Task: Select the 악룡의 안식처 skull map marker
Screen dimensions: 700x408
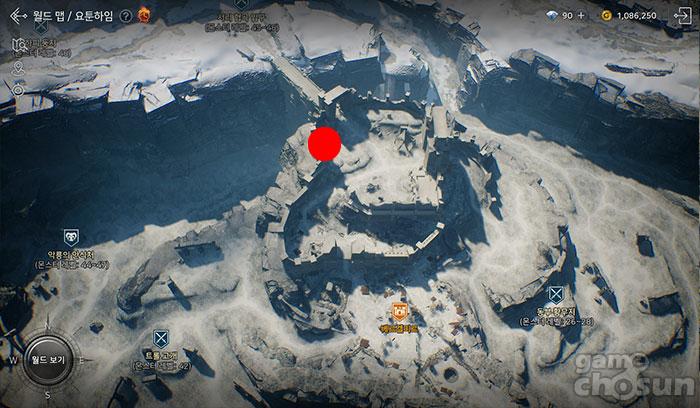Action: click(71, 237)
